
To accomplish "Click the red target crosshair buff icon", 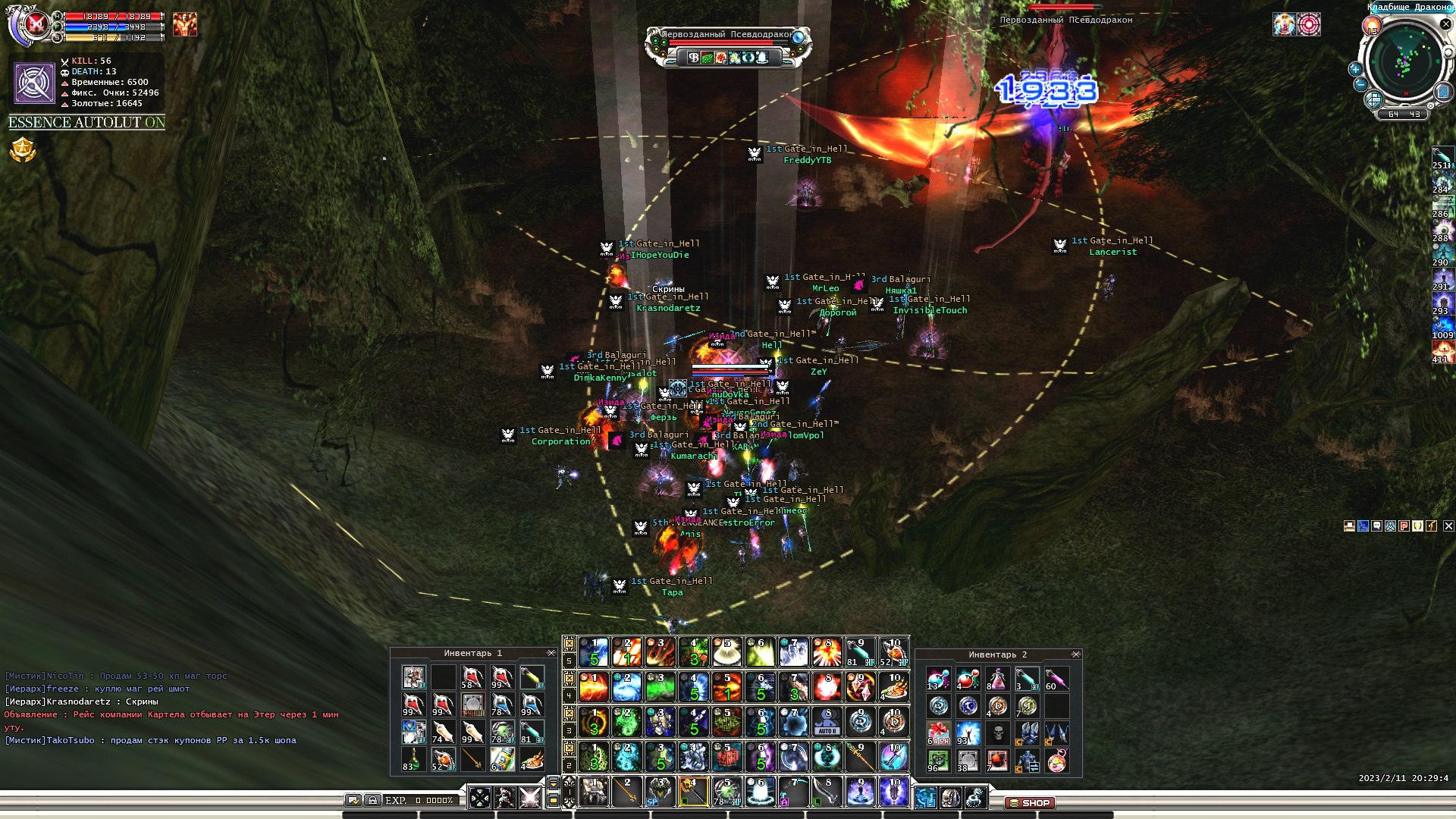I will click(x=1309, y=24).
